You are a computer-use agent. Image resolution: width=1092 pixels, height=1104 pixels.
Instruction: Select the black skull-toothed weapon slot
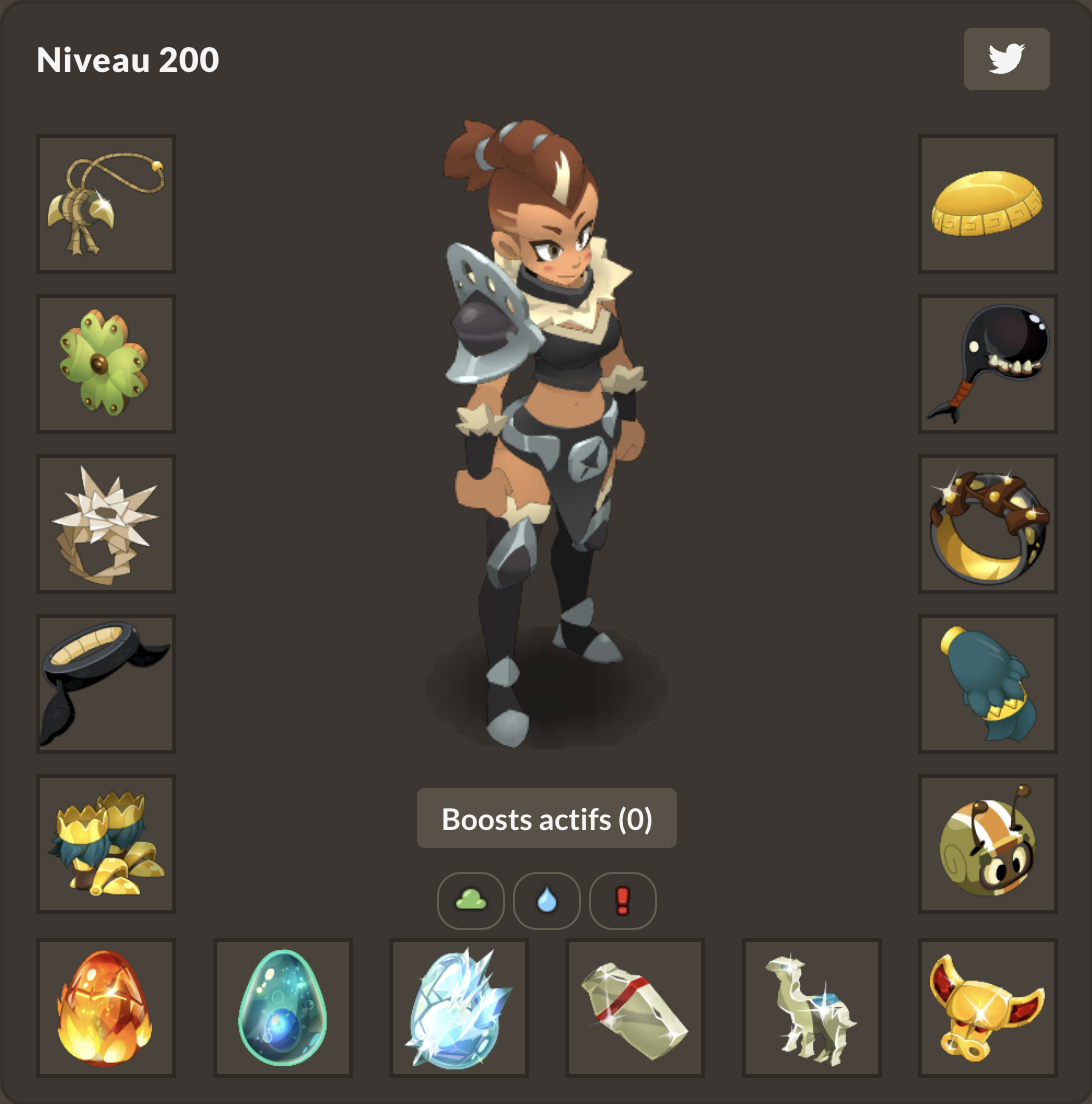click(x=988, y=364)
